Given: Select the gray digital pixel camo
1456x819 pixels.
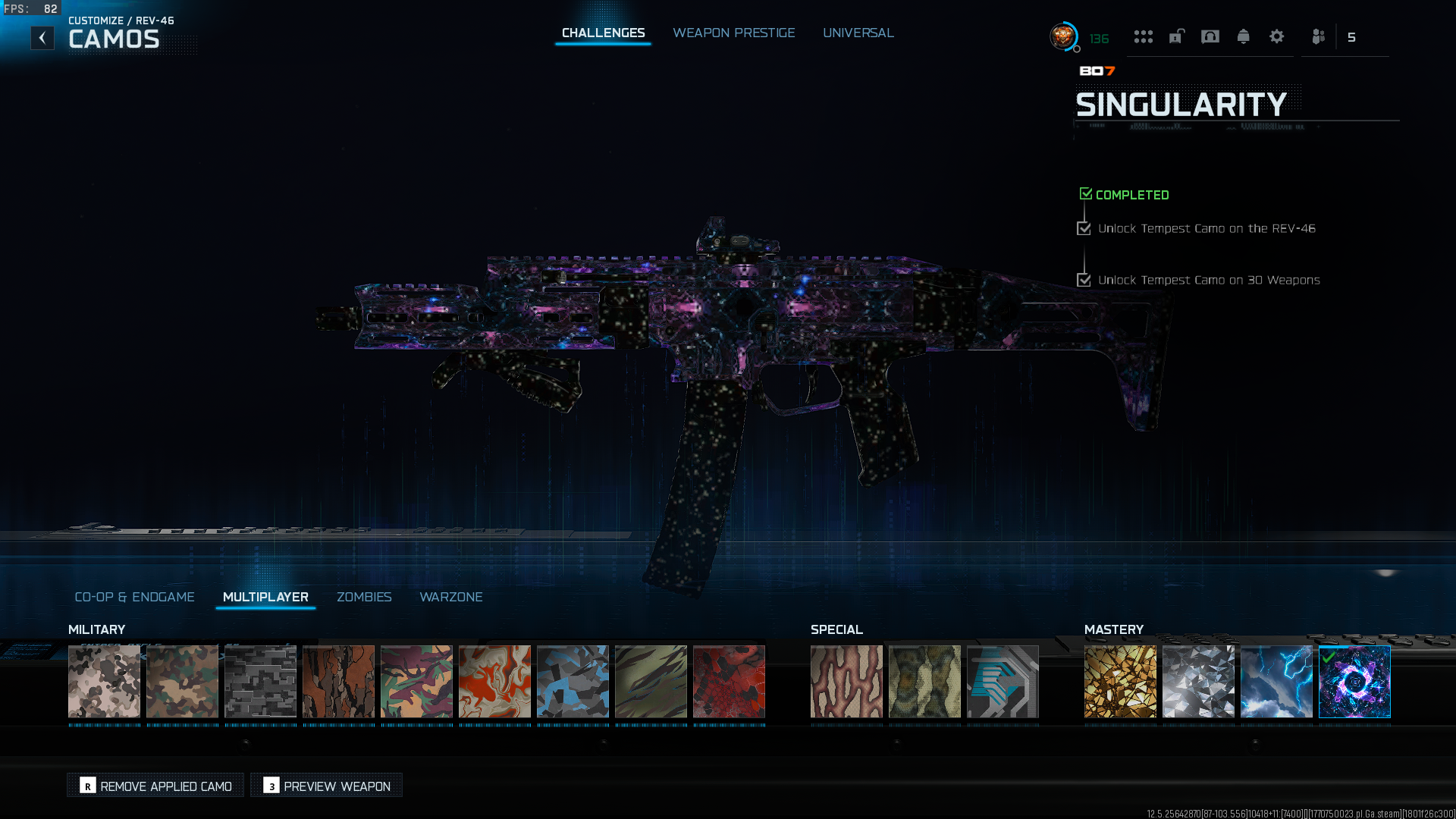Looking at the screenshot, I should coord(260,681).
